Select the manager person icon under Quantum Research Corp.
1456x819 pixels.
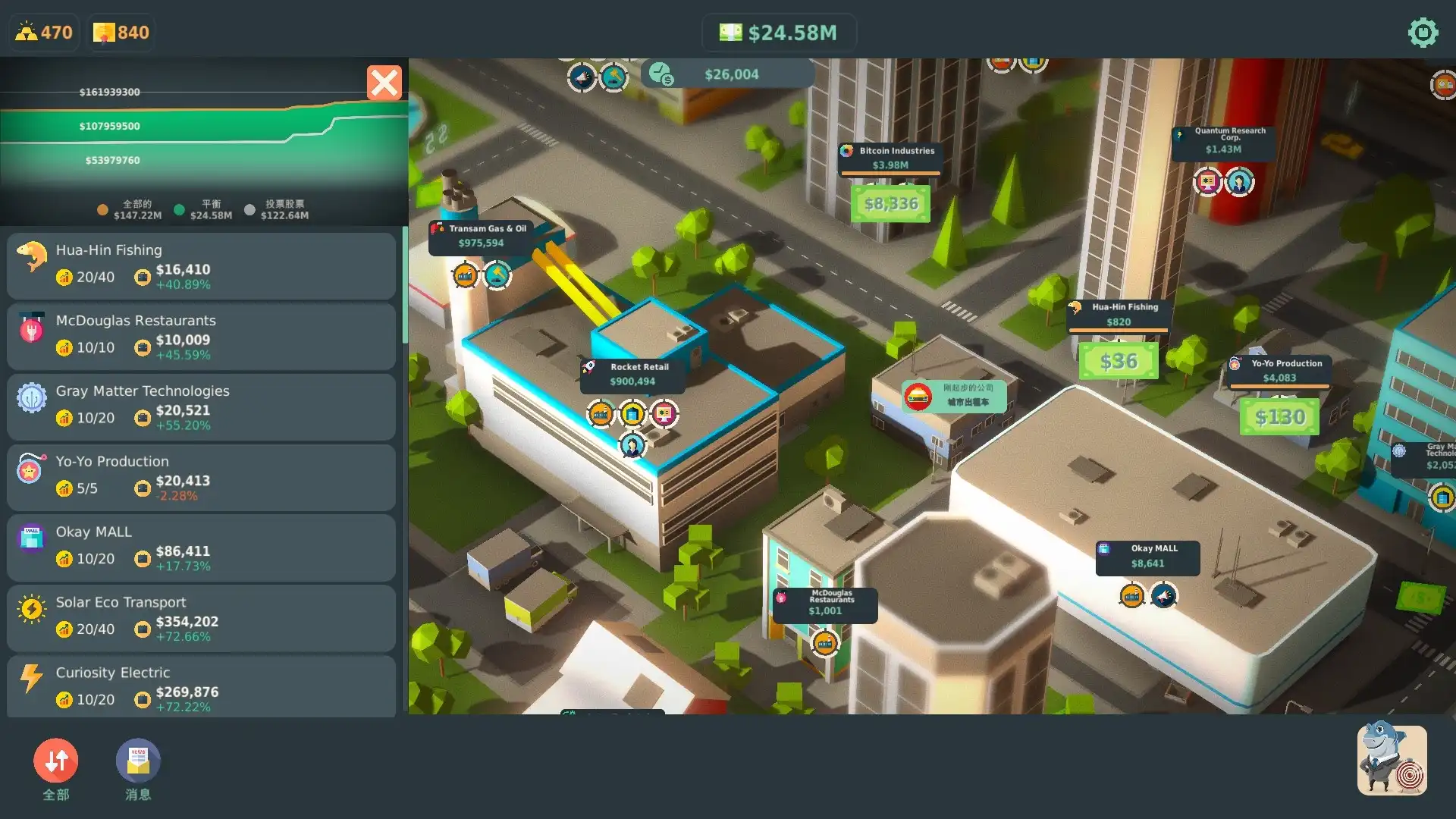pyautogui.click(x=1241, y=183)
